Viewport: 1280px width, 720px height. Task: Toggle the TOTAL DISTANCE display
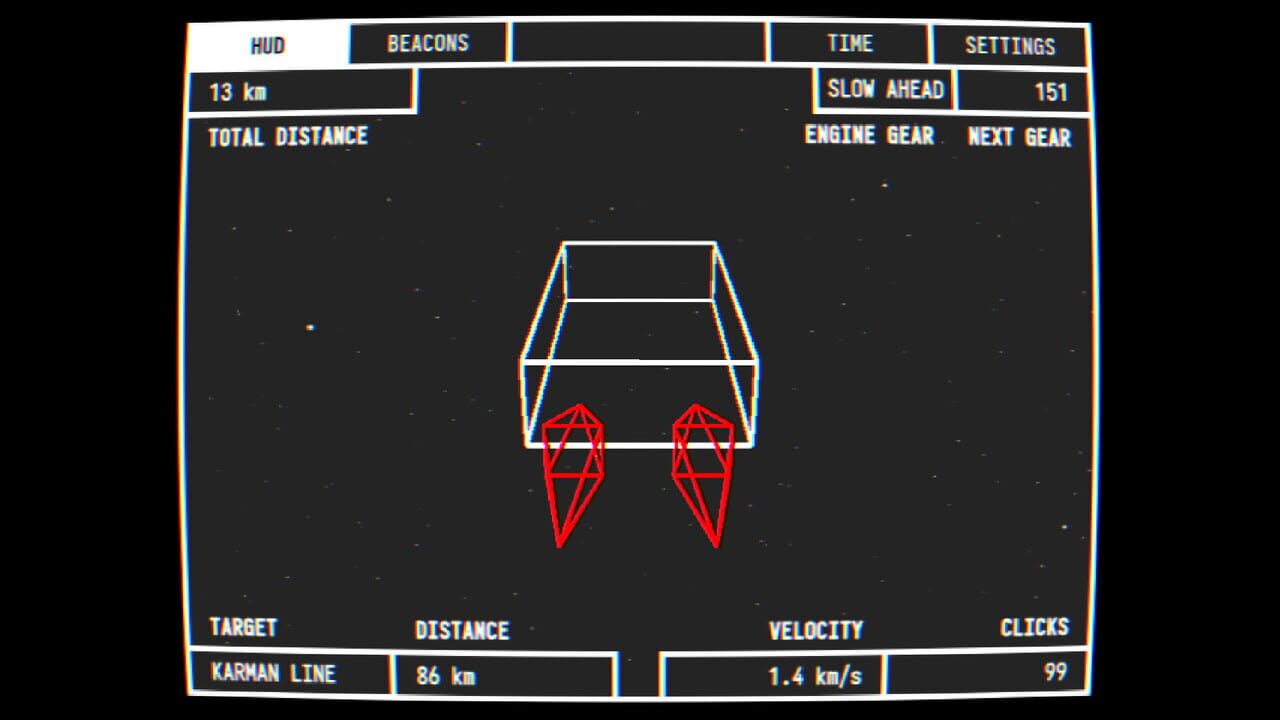pyautogui.click(x=287, y=137)
